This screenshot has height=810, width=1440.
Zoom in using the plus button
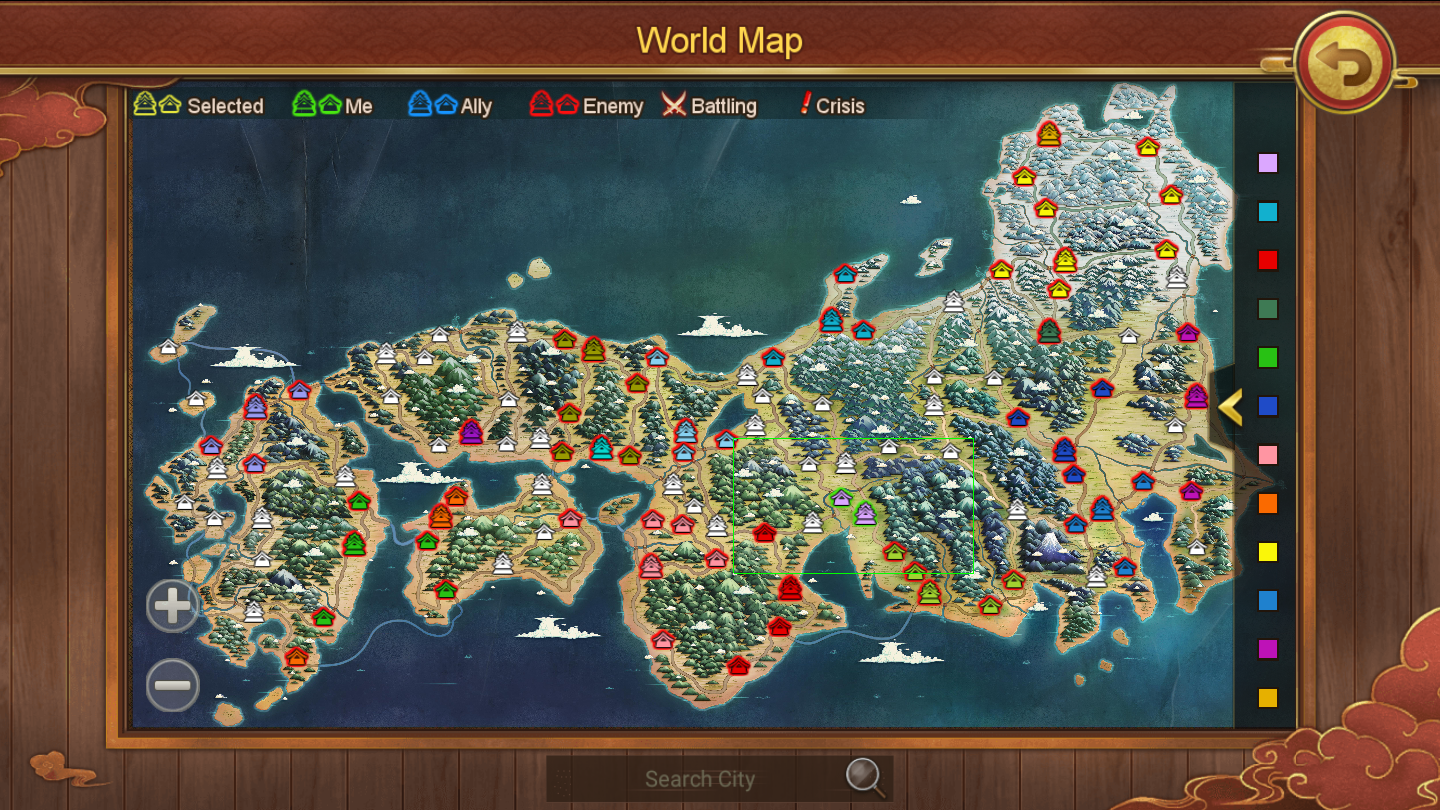pos(171,606)
